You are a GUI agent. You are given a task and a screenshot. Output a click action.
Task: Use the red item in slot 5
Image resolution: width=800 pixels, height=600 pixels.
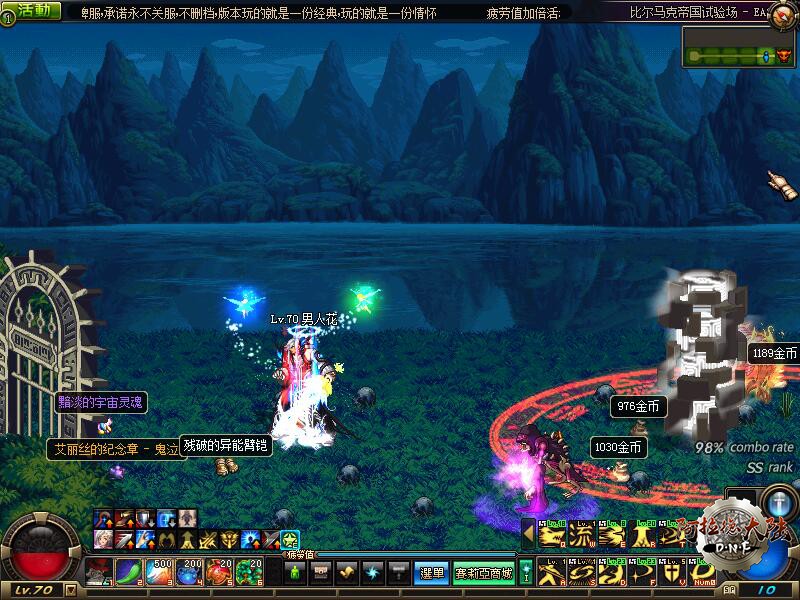[220, 572]
